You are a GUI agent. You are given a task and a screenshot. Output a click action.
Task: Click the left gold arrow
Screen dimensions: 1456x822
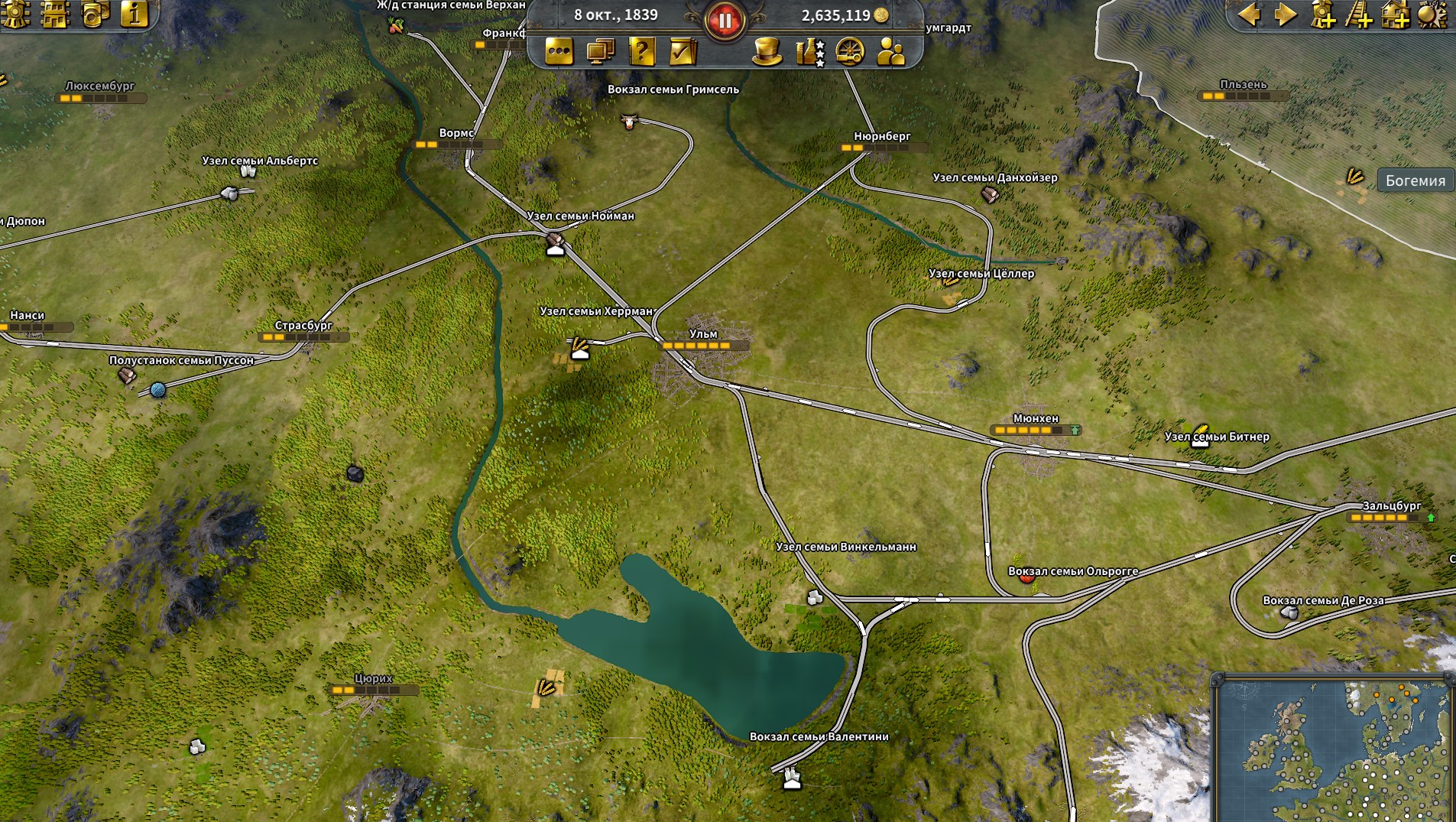pos(1250,14)
